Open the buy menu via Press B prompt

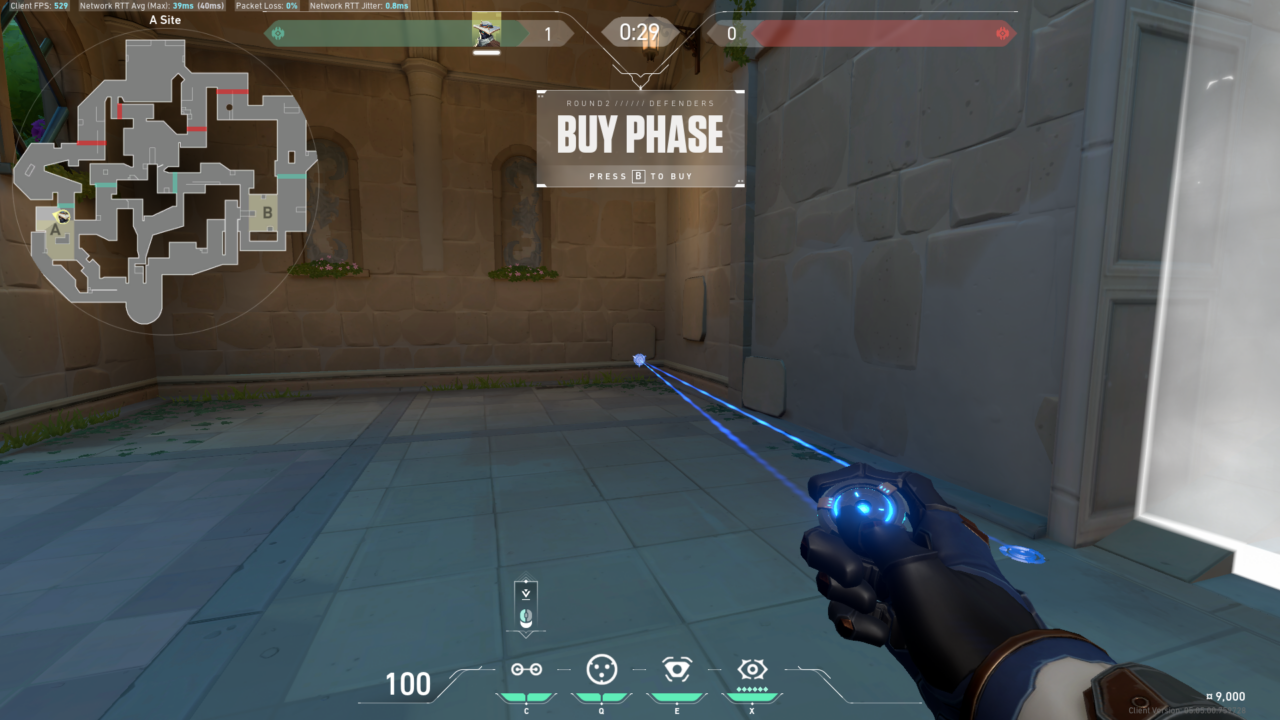640,177
